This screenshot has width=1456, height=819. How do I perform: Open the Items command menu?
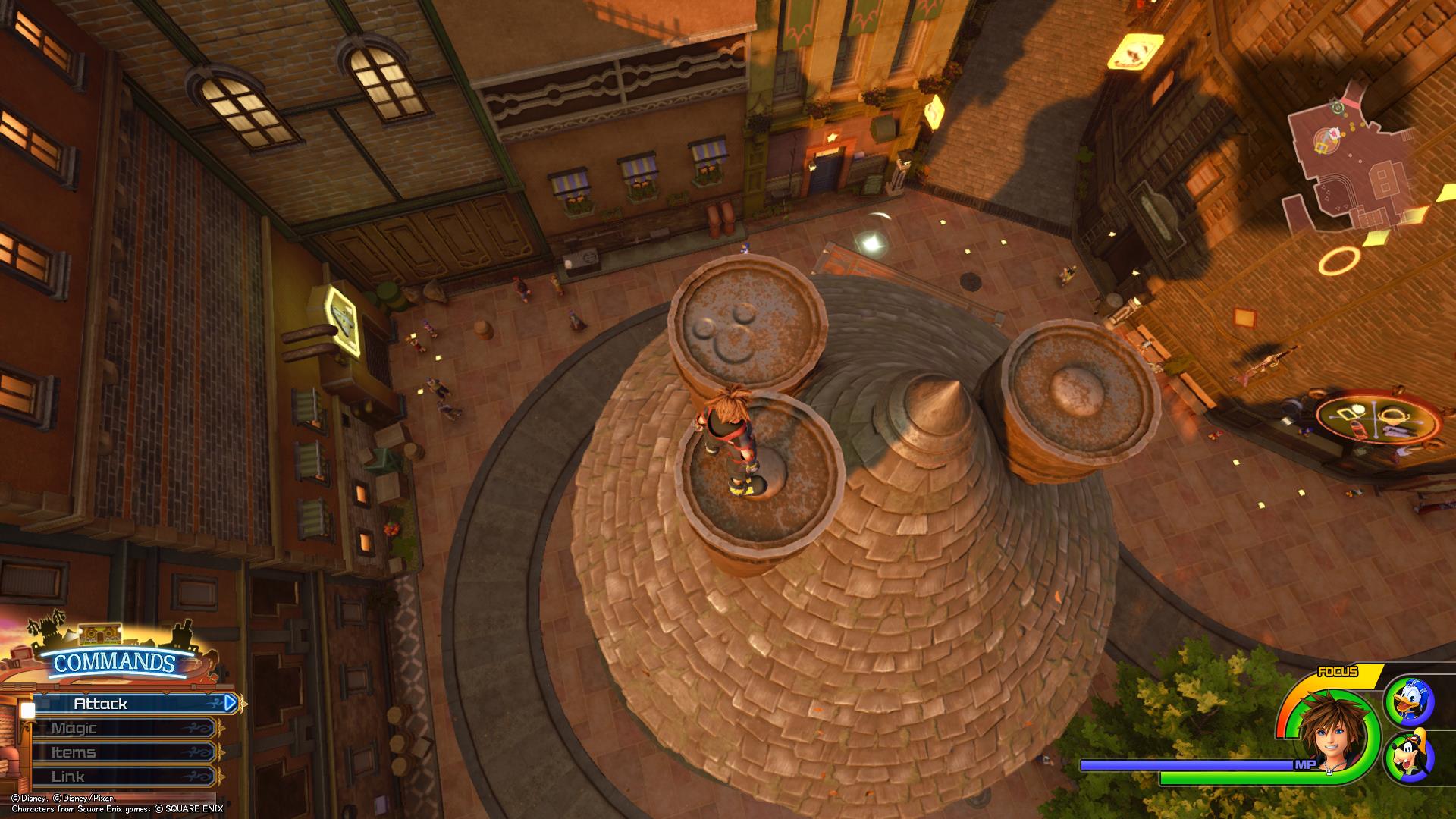click(x=125, y=752)
